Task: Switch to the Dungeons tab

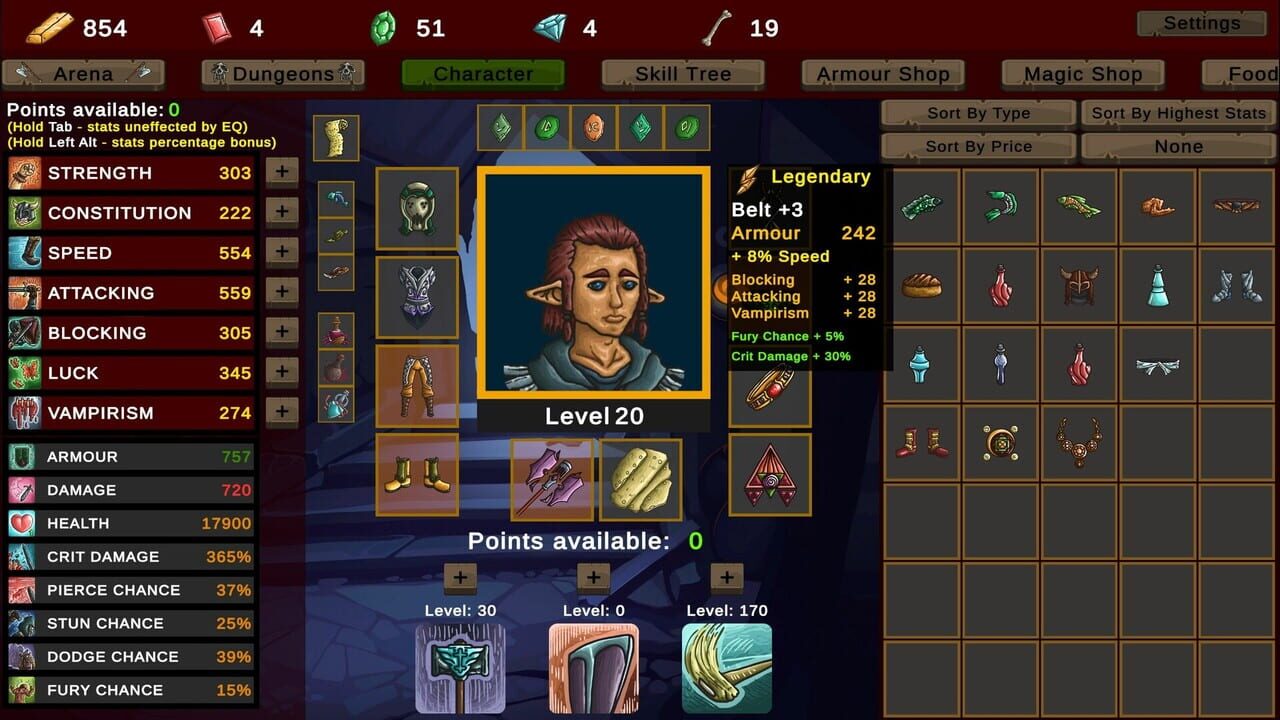Action: (283, 73)
